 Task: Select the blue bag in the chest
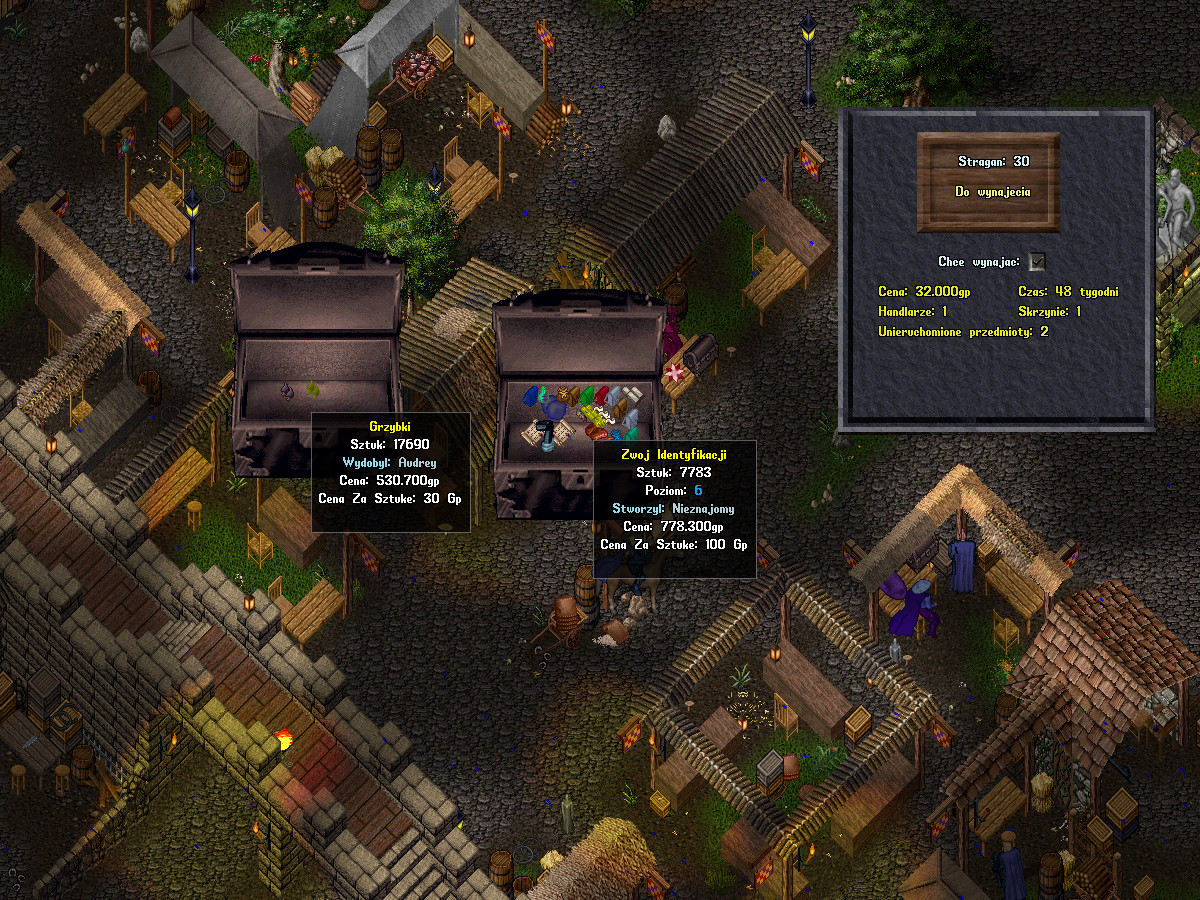pyautogui.click(x=530, y=396)
